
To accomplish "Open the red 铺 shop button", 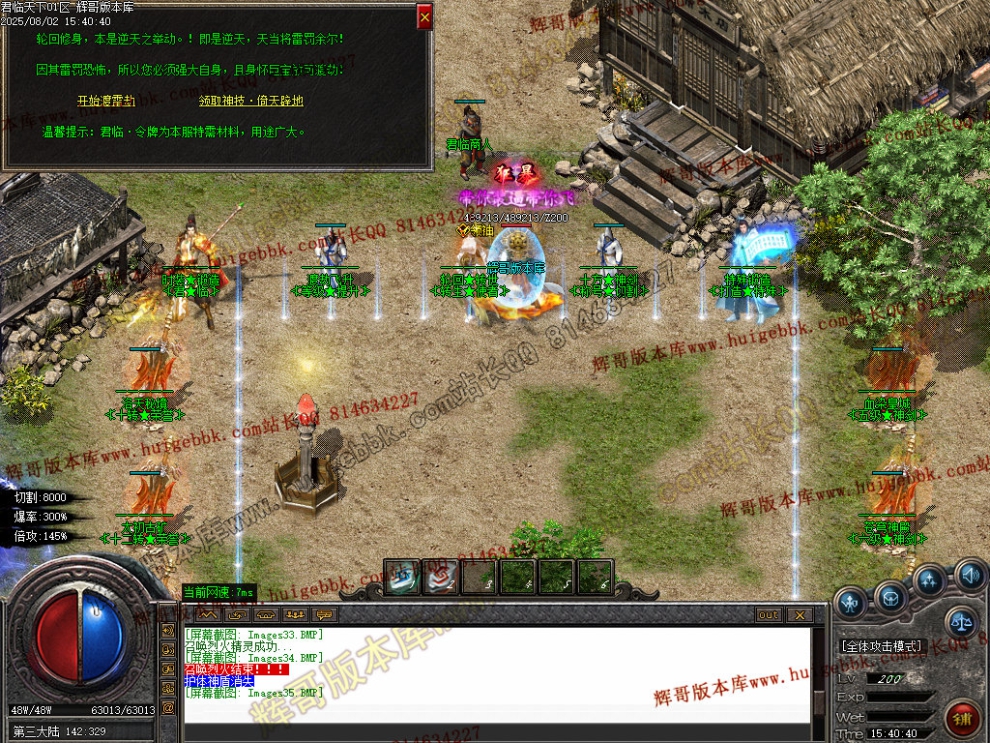I will click(962, 717).
